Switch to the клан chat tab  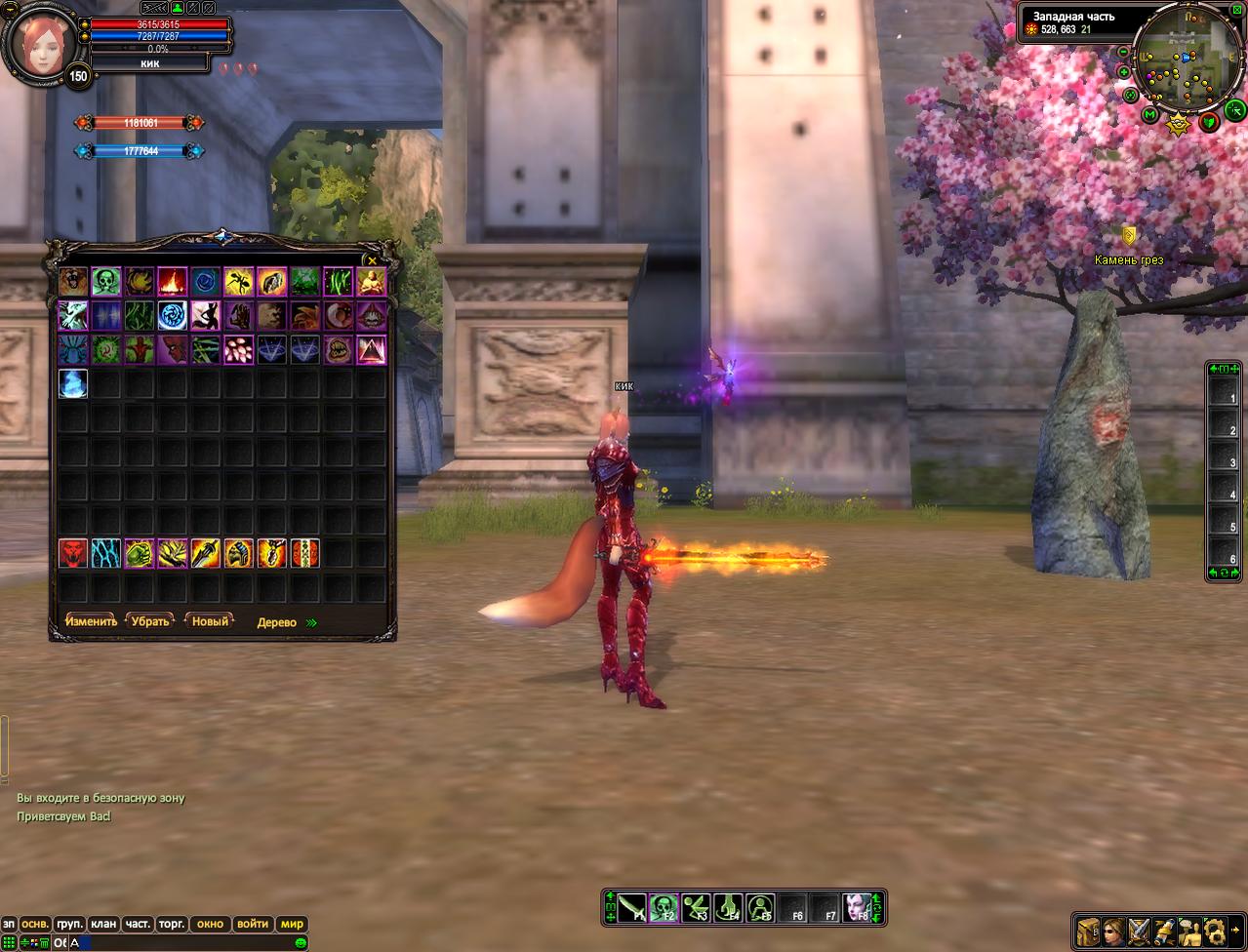pos(102,924)
